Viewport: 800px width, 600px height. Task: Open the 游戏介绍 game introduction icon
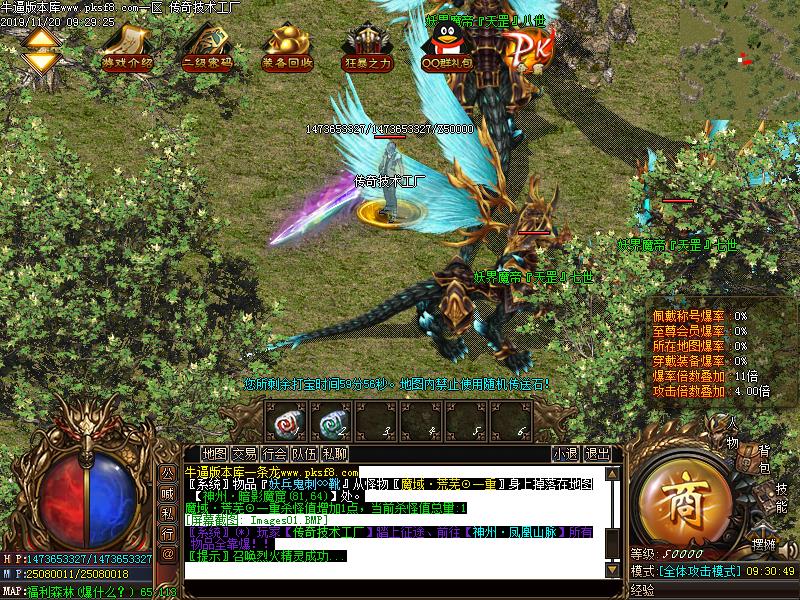[127, 45]
